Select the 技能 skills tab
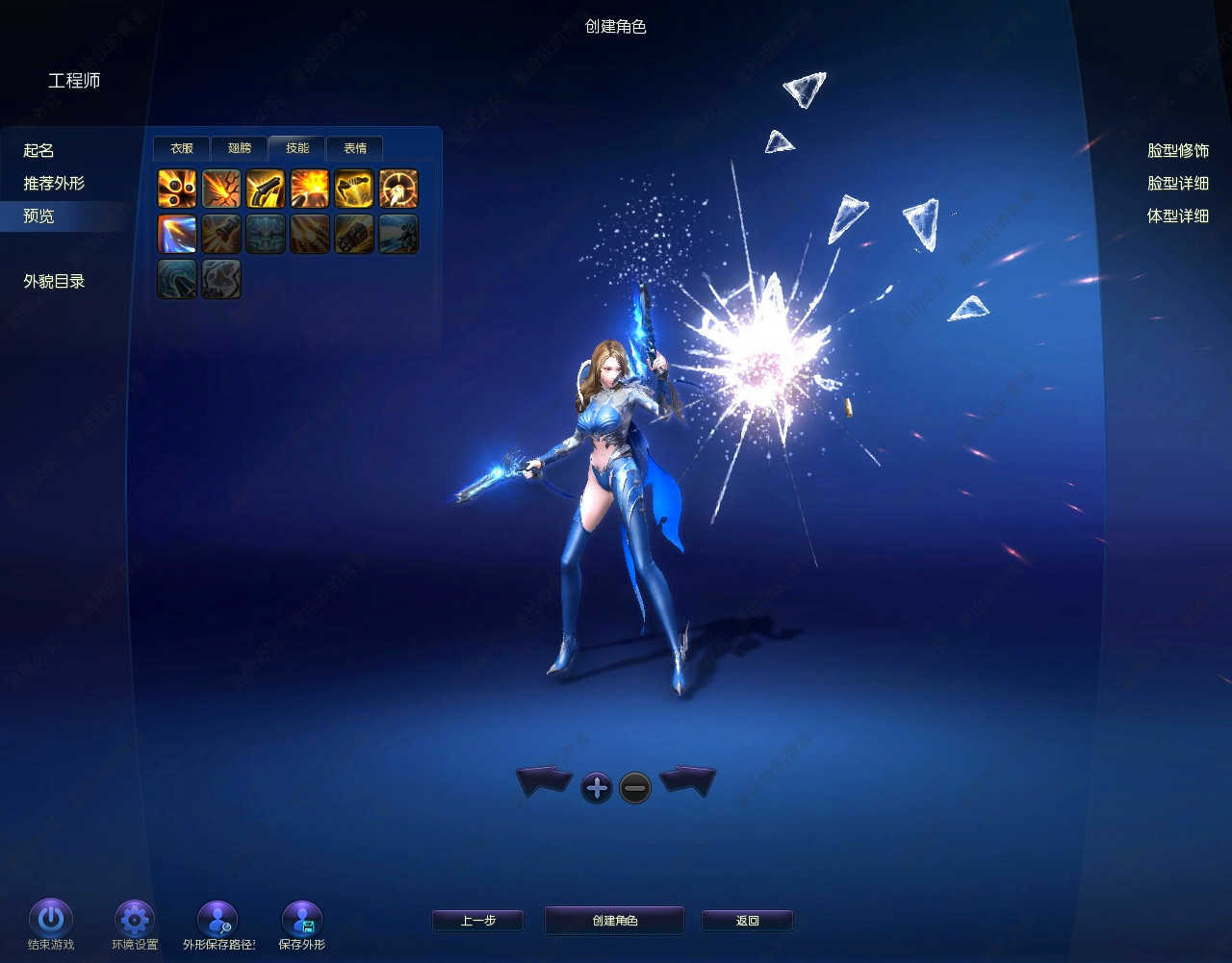 point(297,148)
